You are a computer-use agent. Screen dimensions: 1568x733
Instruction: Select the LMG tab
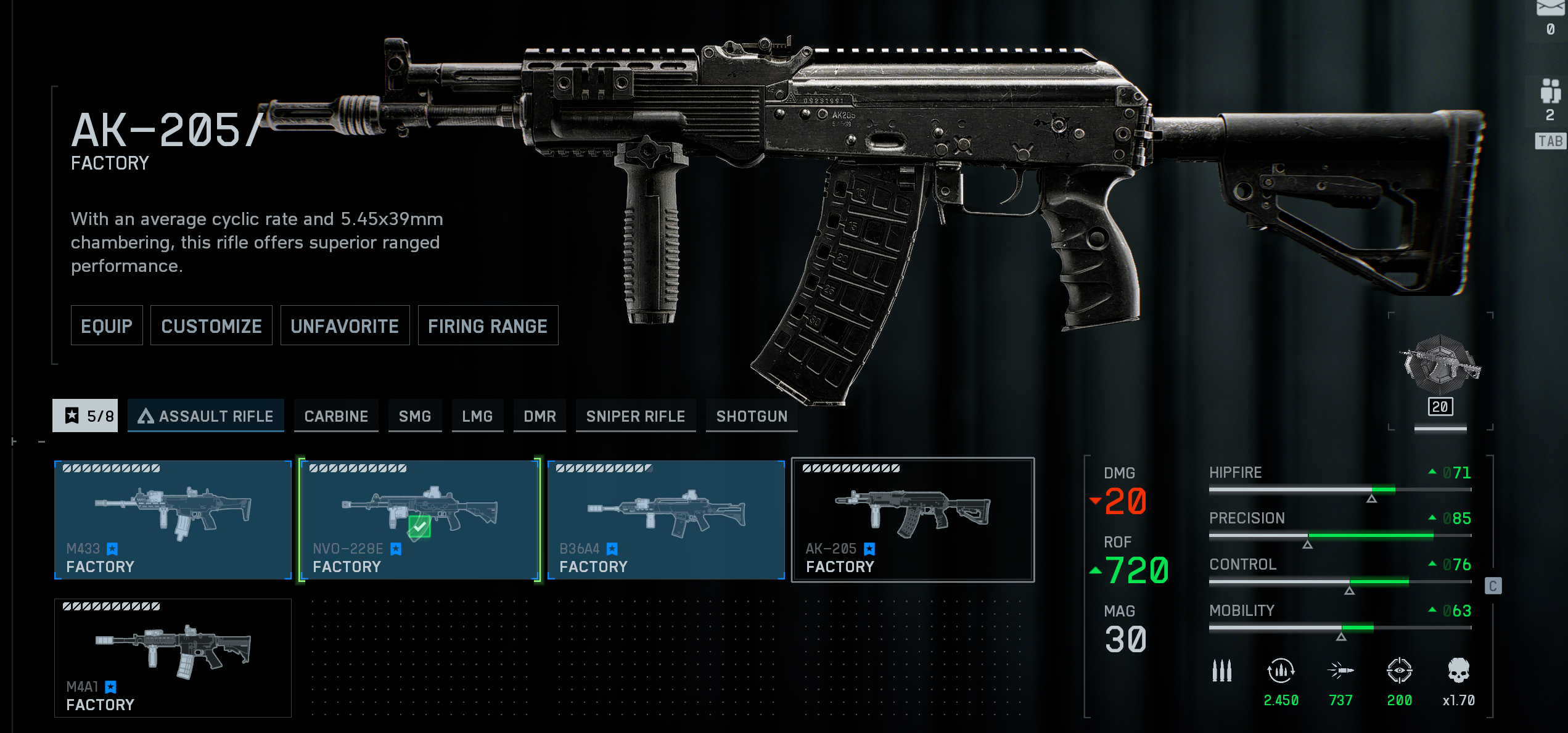pos(477,416)
